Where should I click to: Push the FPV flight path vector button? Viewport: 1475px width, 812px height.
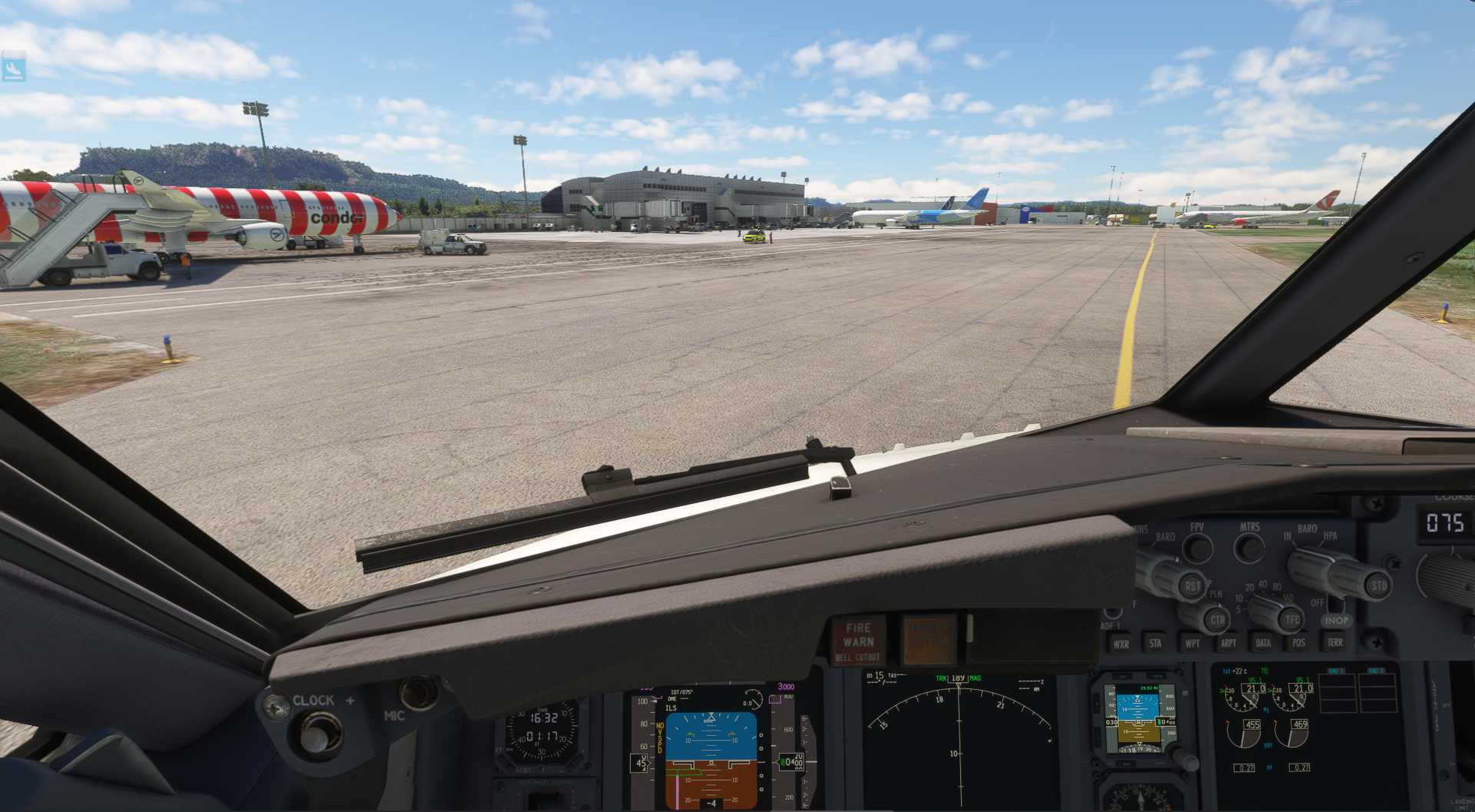point(1198,549)
